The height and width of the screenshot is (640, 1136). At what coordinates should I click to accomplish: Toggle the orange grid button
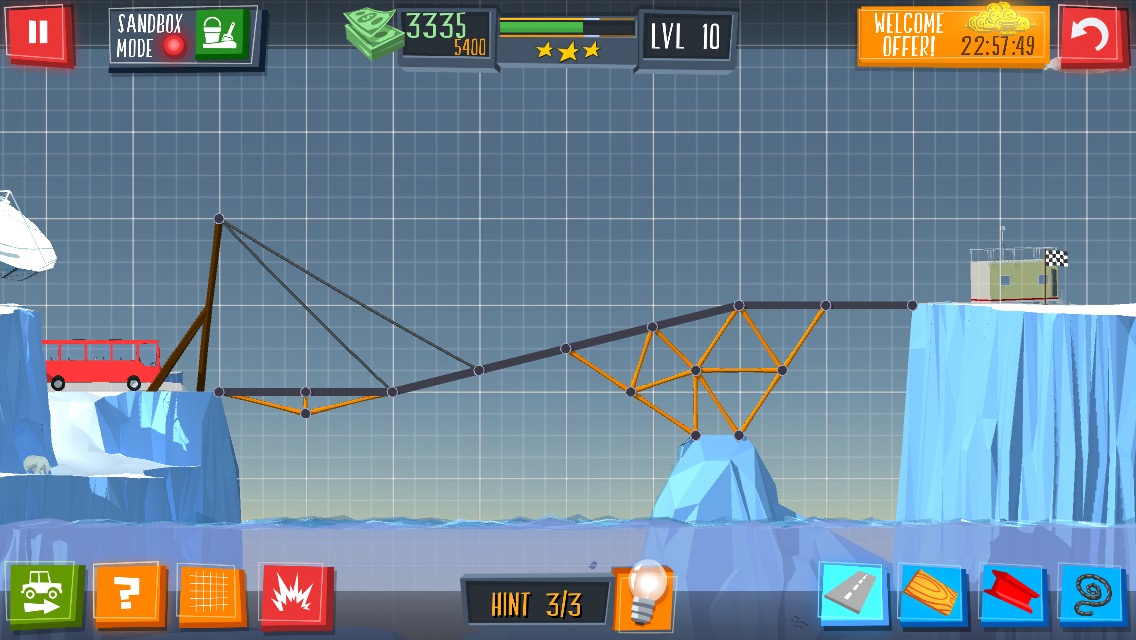coord(210,596)
